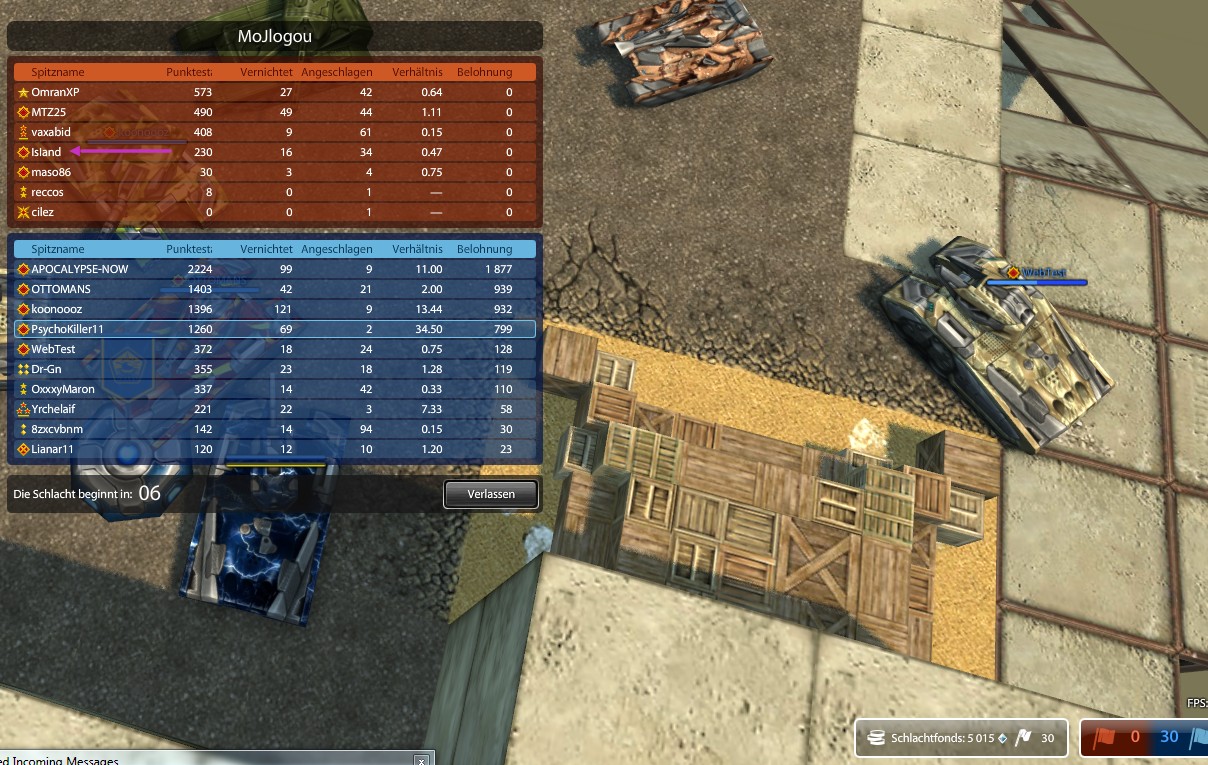
Task: Close the Incoming Messages window
Action: [421, 761]
